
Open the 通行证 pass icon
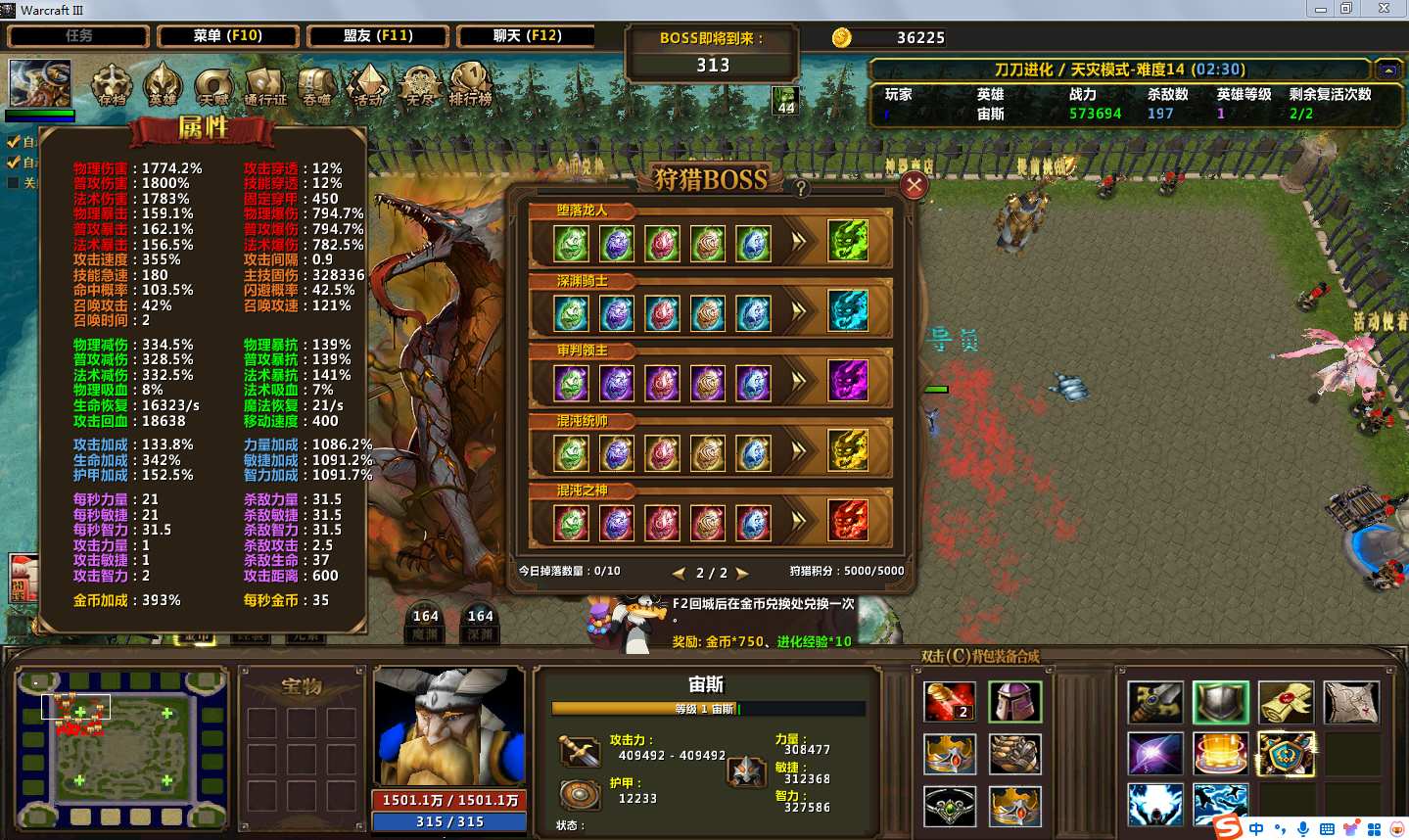[x=265, y=84]
